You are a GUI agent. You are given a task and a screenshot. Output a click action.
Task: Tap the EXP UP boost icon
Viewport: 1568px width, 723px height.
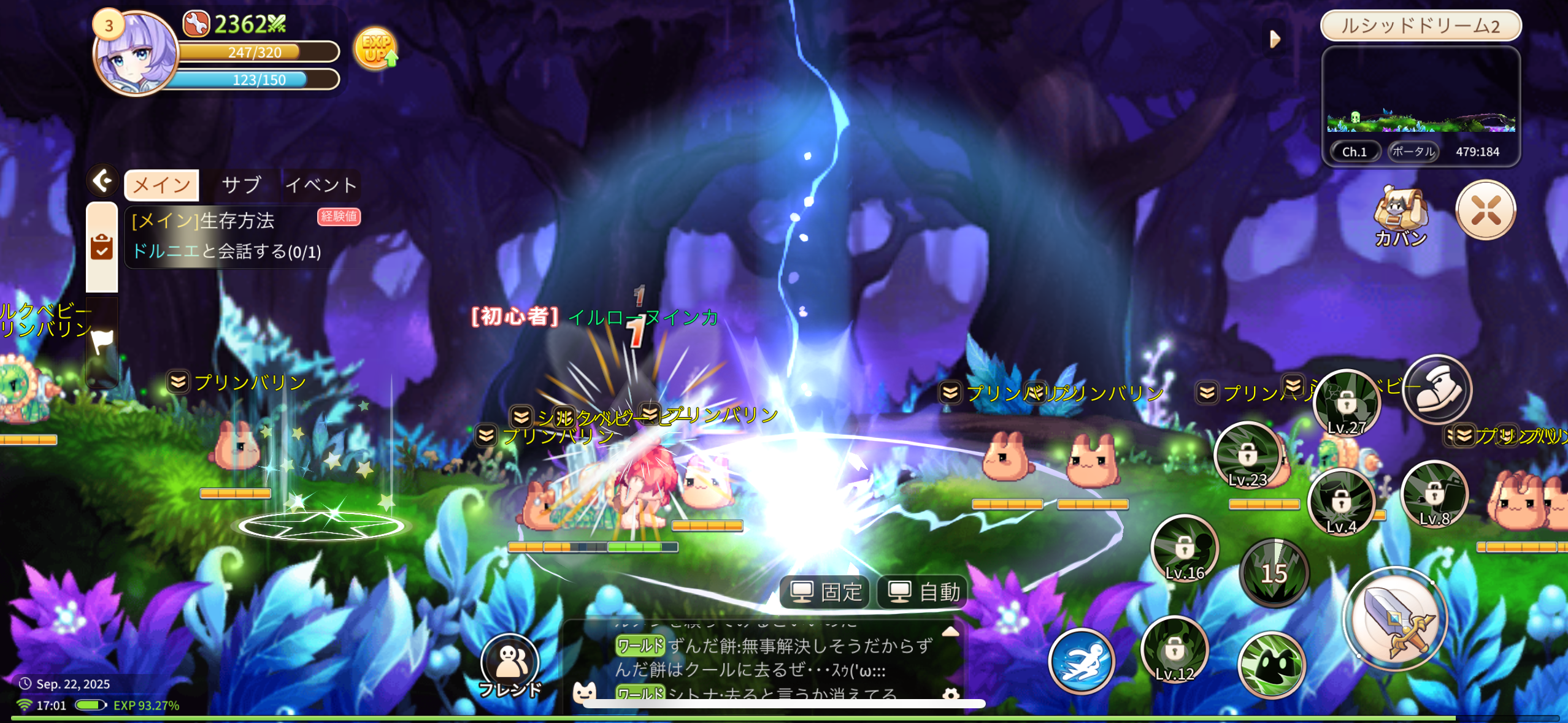click(375, 49)
